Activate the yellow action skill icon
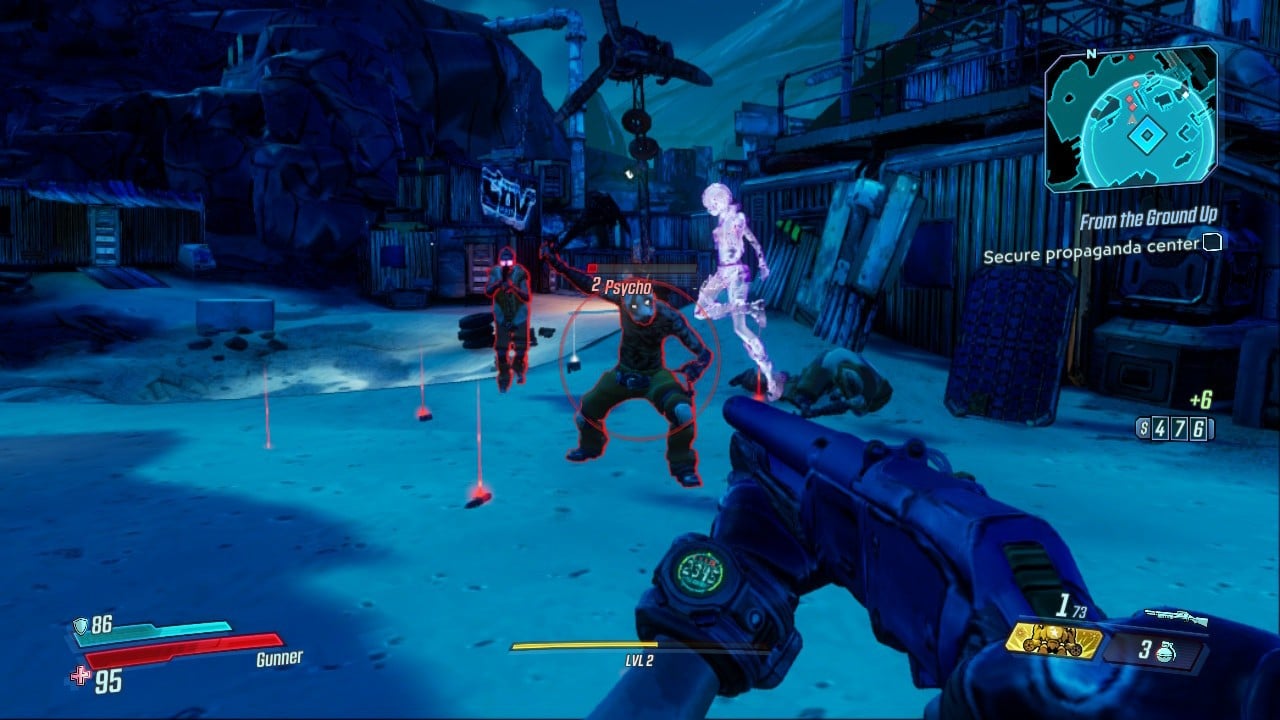 pos(1053,641)
